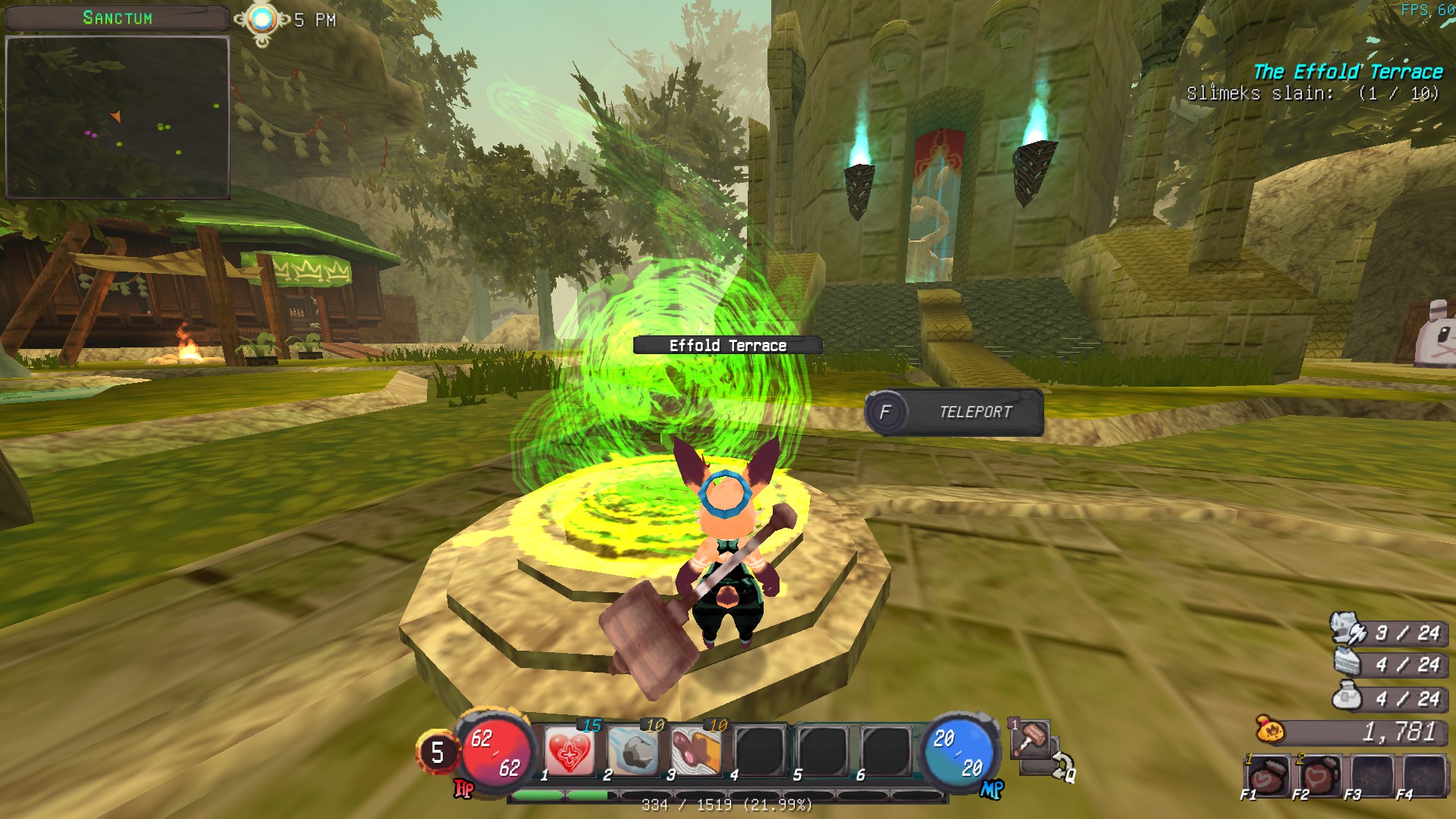
Task: Activate the red heart heal skill
Action: [x=569, y=752]
